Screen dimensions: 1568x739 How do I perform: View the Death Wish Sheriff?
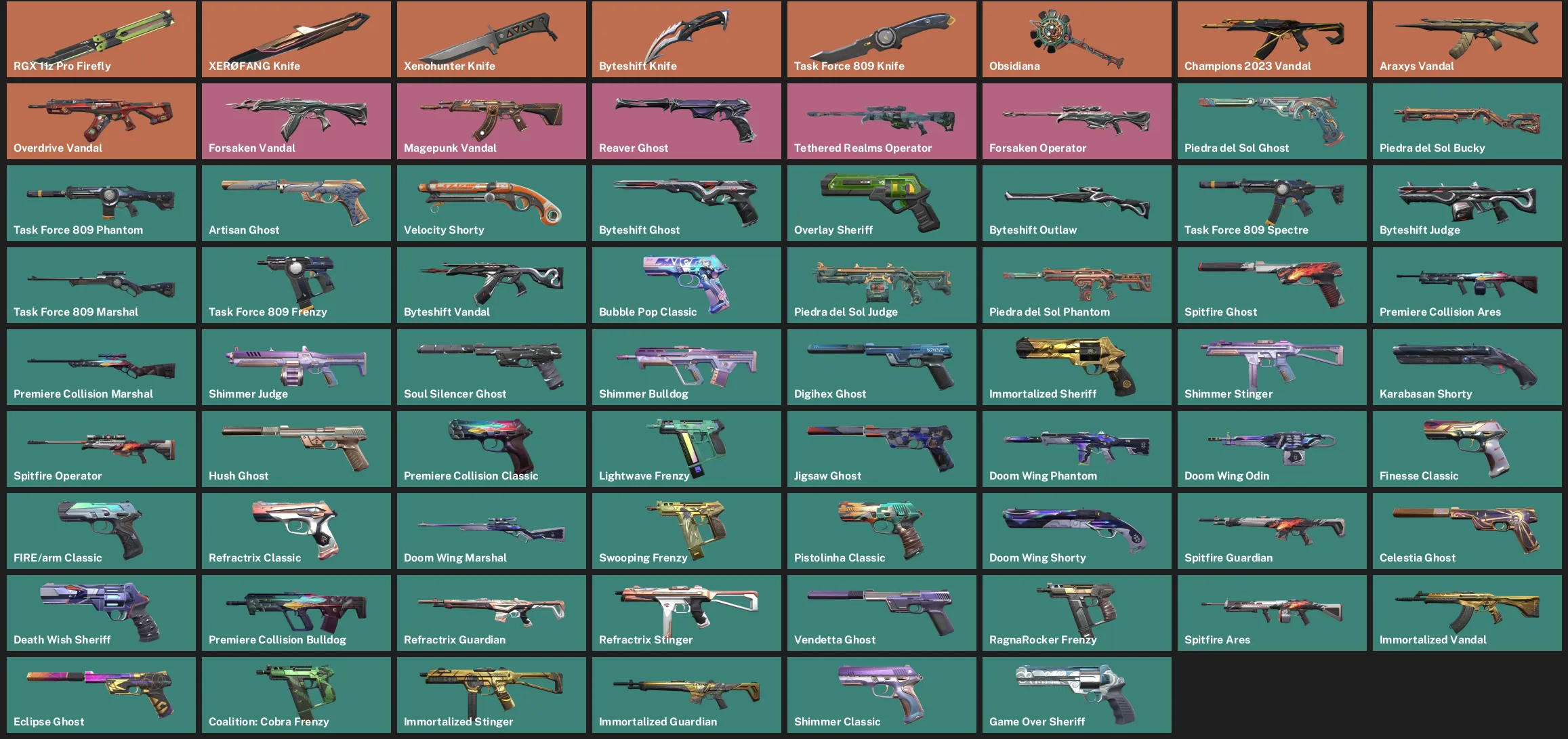pos(100,612)
